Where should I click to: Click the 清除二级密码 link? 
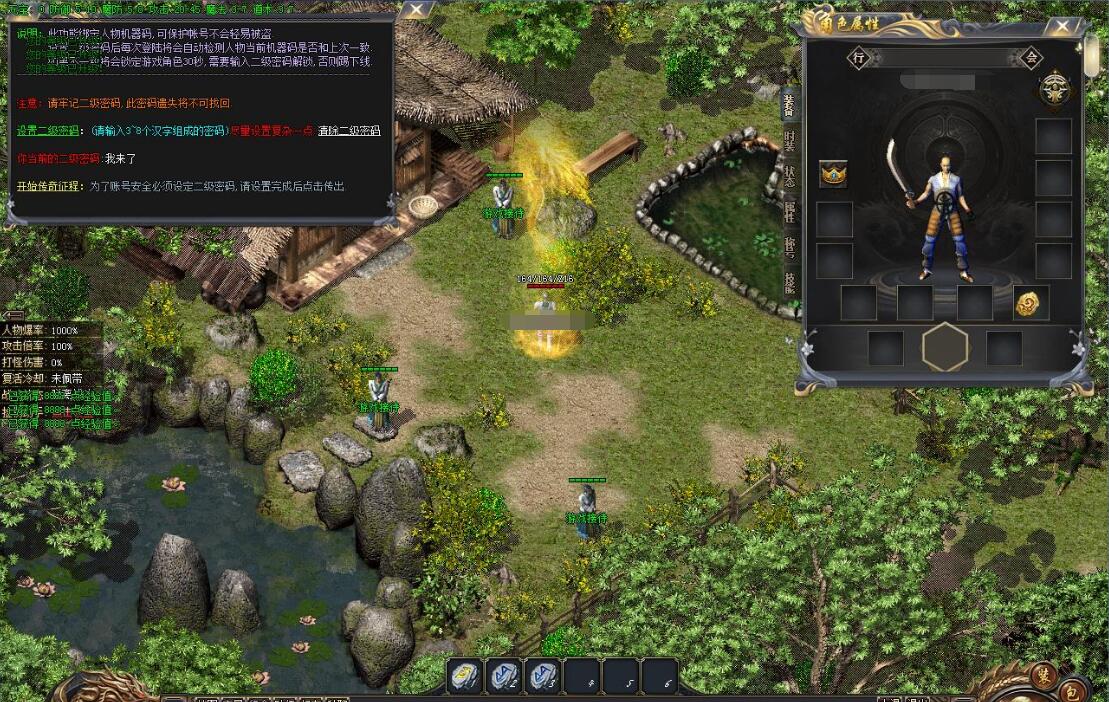coord(349,131)
